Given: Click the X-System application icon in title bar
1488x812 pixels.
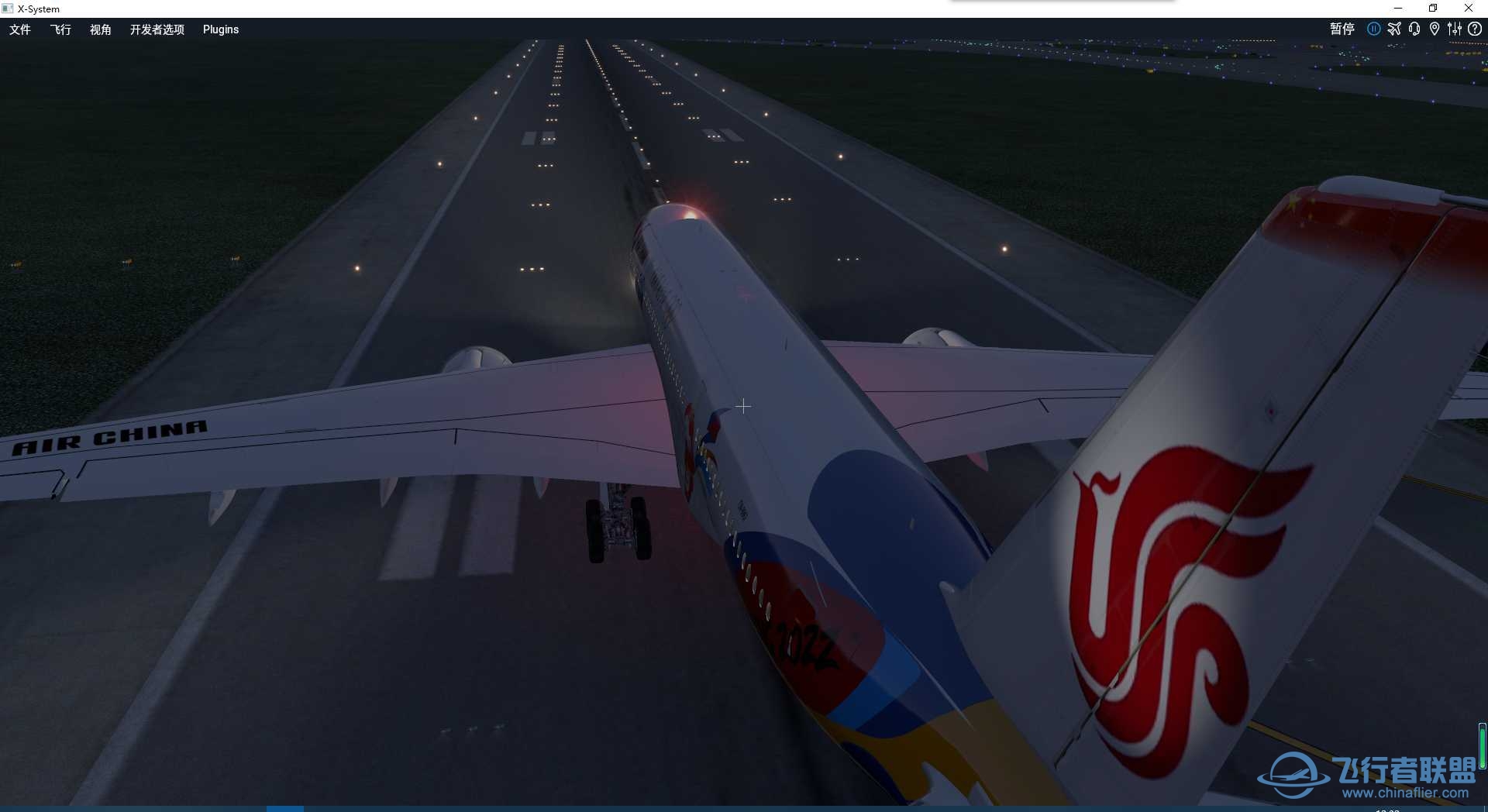Looking at the screenshot, I should (8, 9).
